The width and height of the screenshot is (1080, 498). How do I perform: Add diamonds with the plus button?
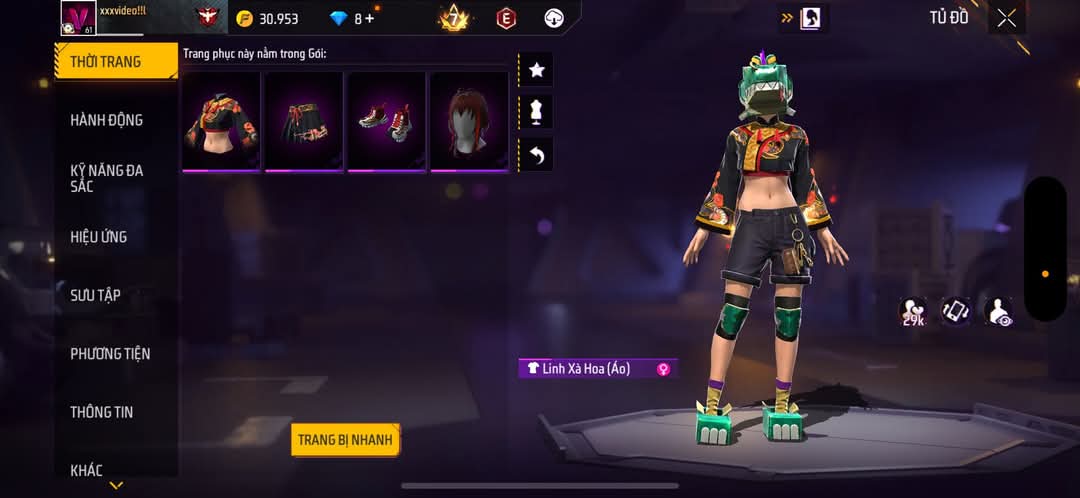pos(370,19)
